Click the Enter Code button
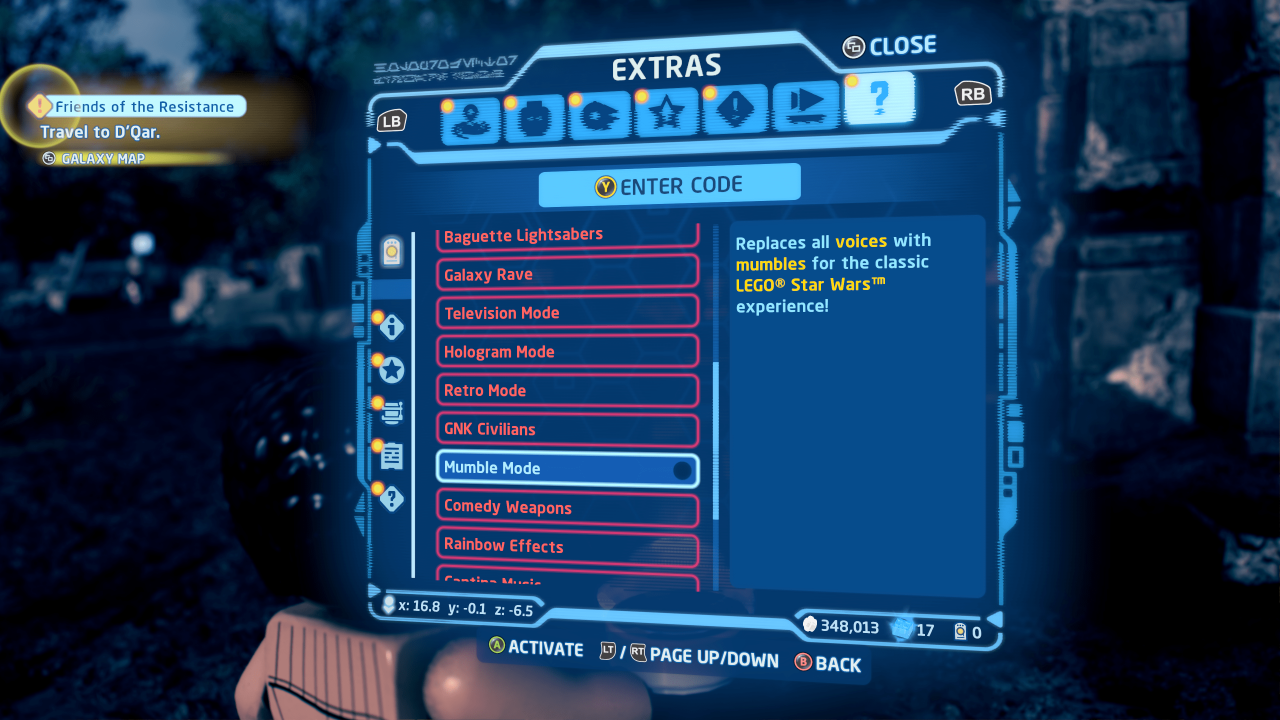 tap(669, 186)
